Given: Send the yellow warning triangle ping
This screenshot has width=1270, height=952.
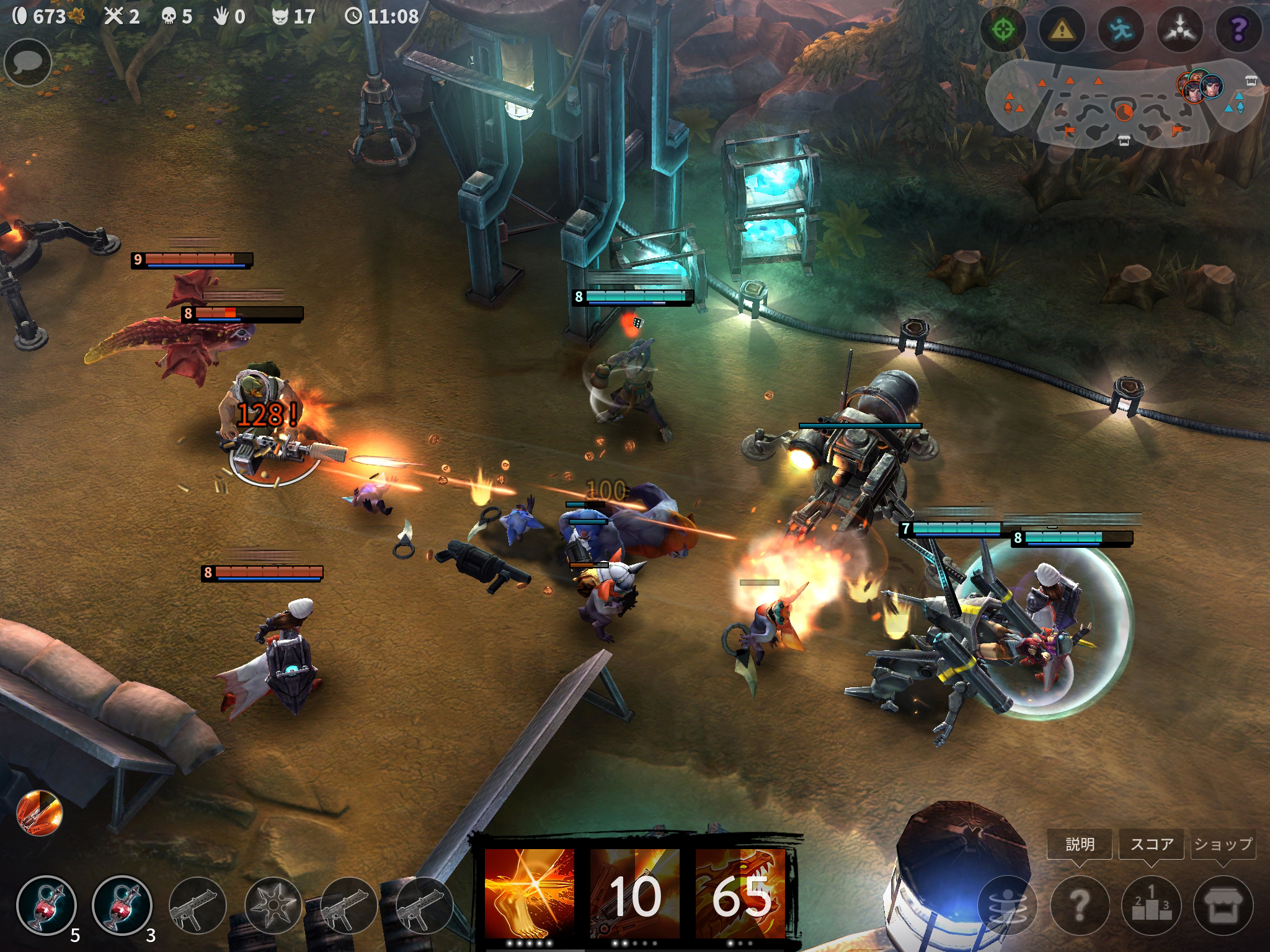Looking at the screenshot, I should point(1062,30).
